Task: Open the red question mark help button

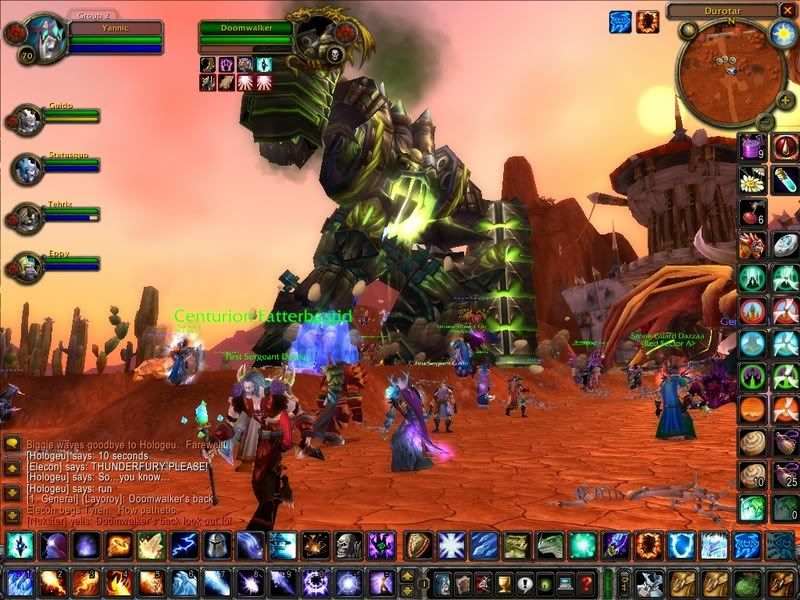Action: tap(587, 583)
